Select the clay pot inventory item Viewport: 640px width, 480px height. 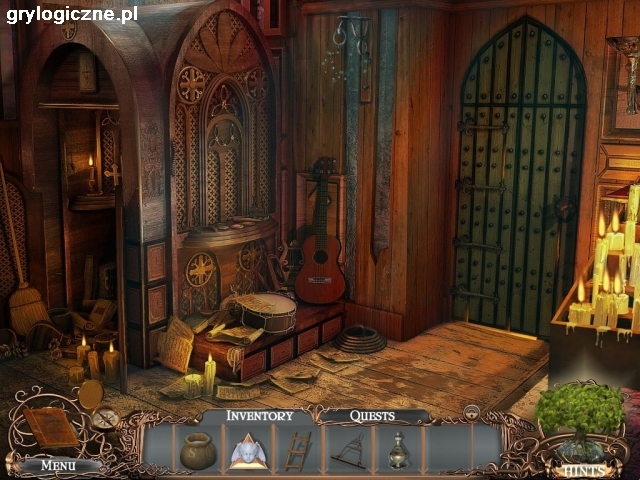[197, 451]
